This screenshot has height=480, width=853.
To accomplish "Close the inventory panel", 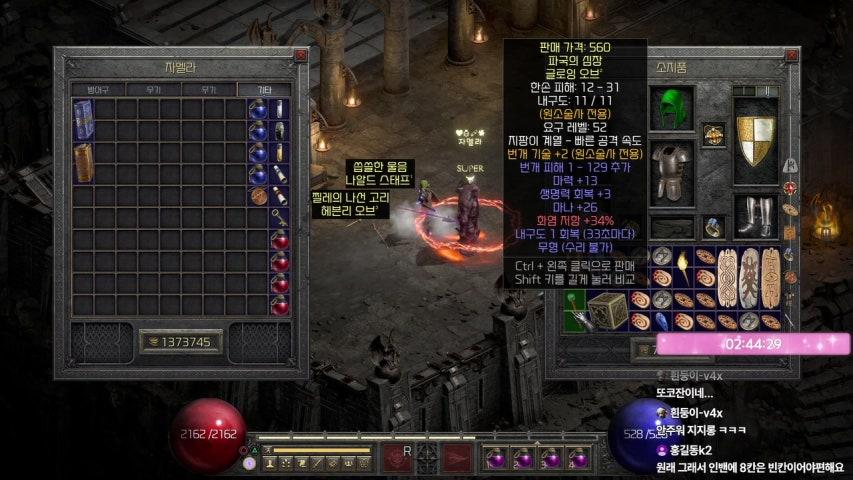I will [792, 56].
